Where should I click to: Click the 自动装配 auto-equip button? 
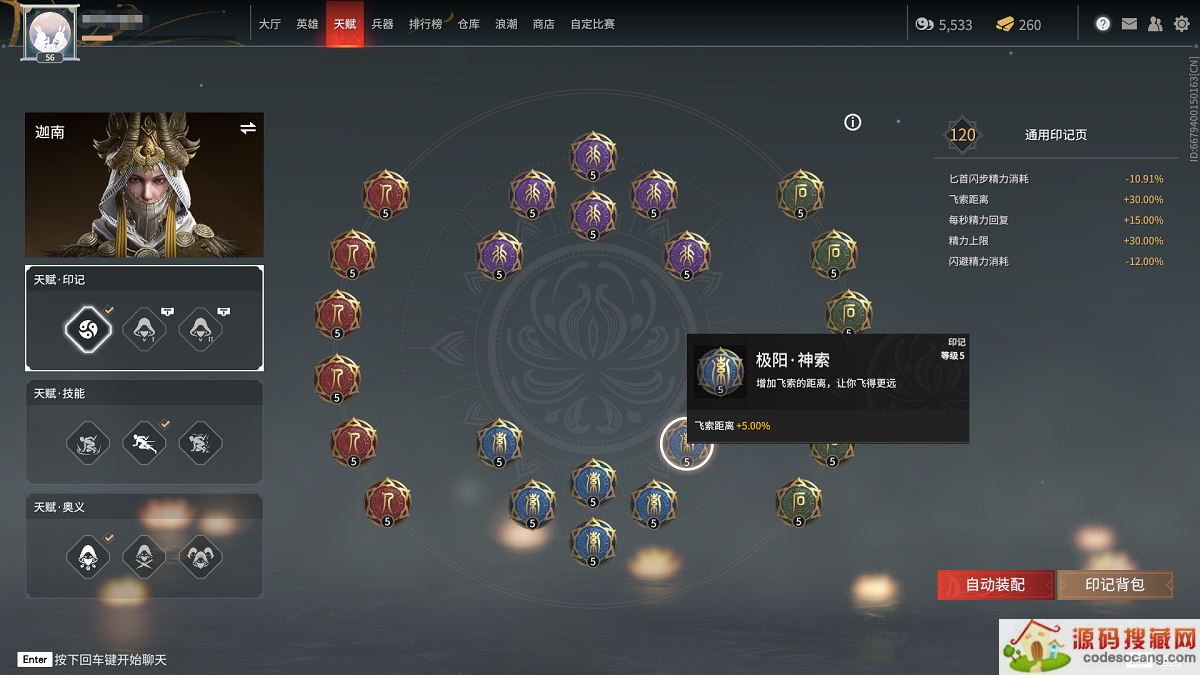995,584
